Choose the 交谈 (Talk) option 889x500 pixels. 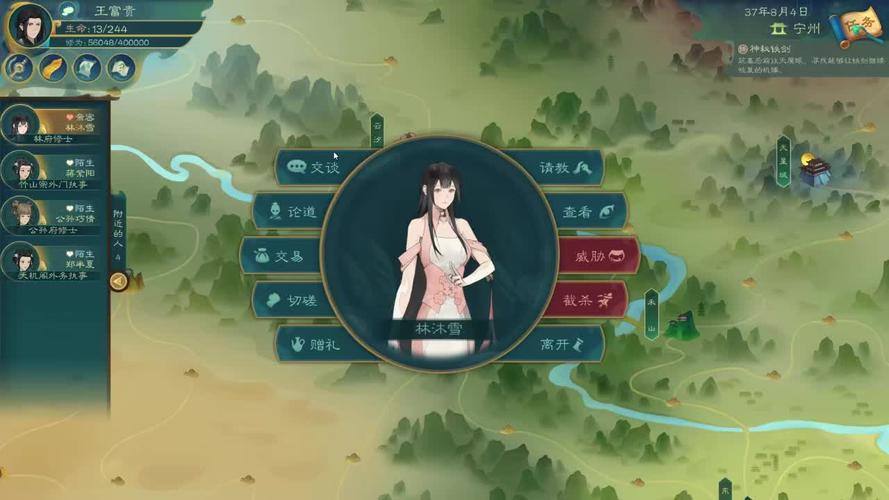pos(312,167)
